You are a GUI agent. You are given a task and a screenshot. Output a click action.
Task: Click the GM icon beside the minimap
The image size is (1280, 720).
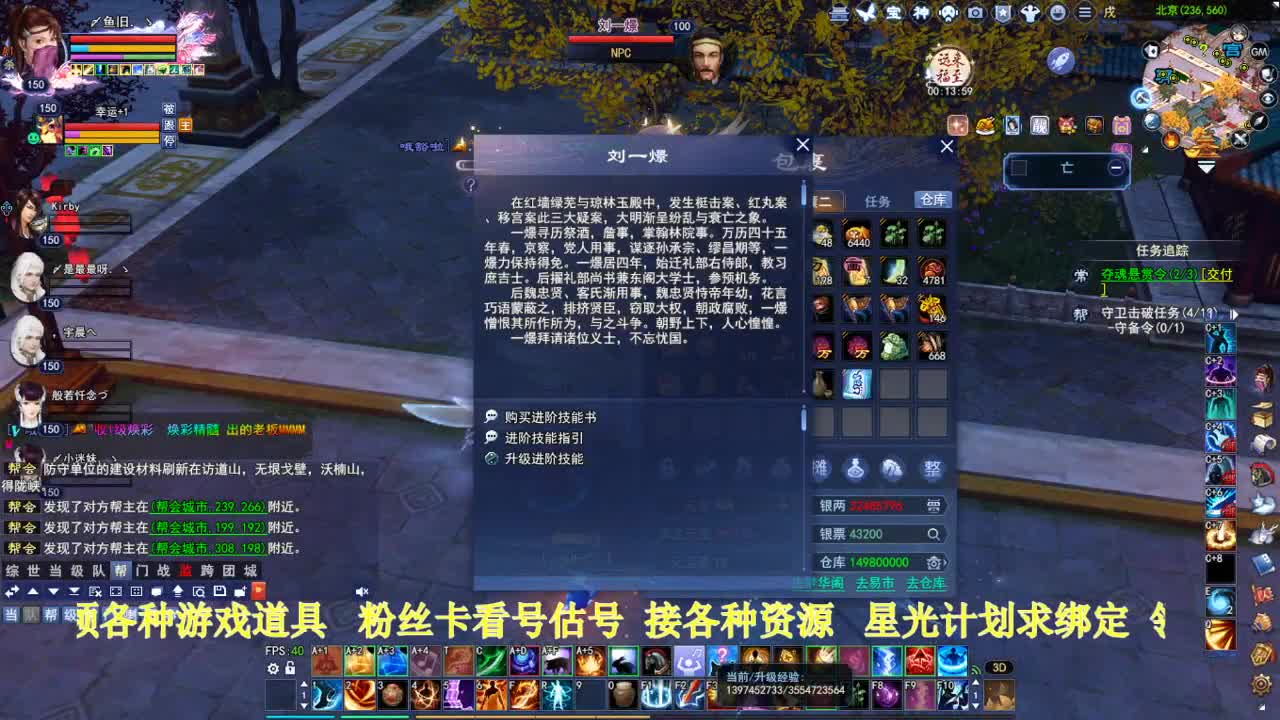tap(1258, 53)
